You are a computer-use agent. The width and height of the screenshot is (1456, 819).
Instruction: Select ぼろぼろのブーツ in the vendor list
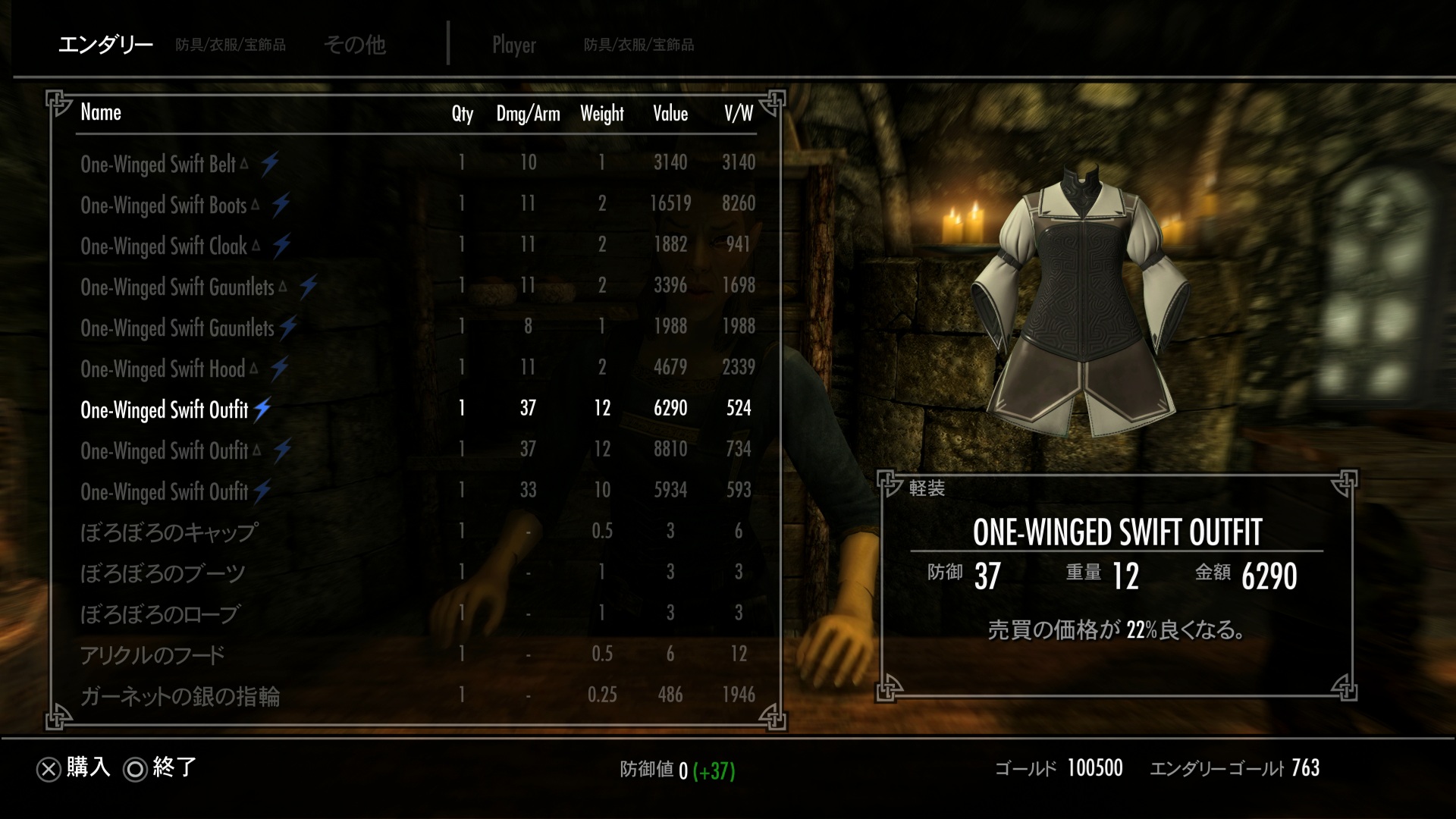(162, 573)
